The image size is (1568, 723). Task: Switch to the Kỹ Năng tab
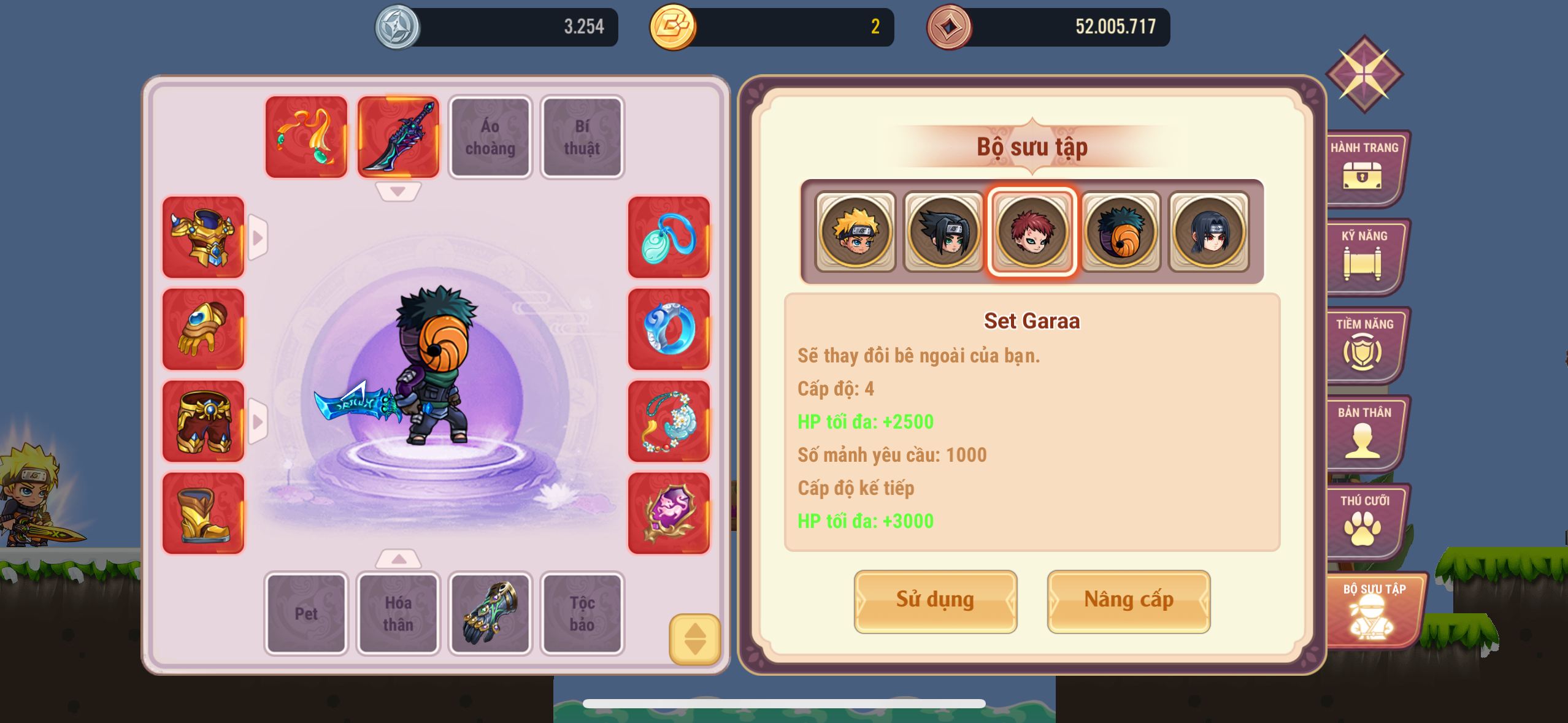pyautogui.click(x=1364, y=255)
